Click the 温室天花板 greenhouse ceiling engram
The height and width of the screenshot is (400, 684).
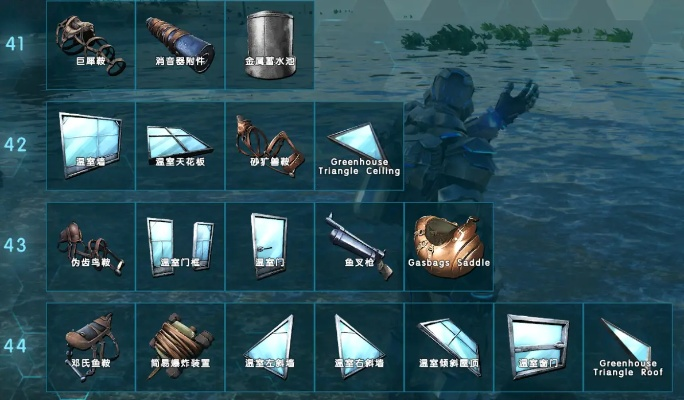180,144
